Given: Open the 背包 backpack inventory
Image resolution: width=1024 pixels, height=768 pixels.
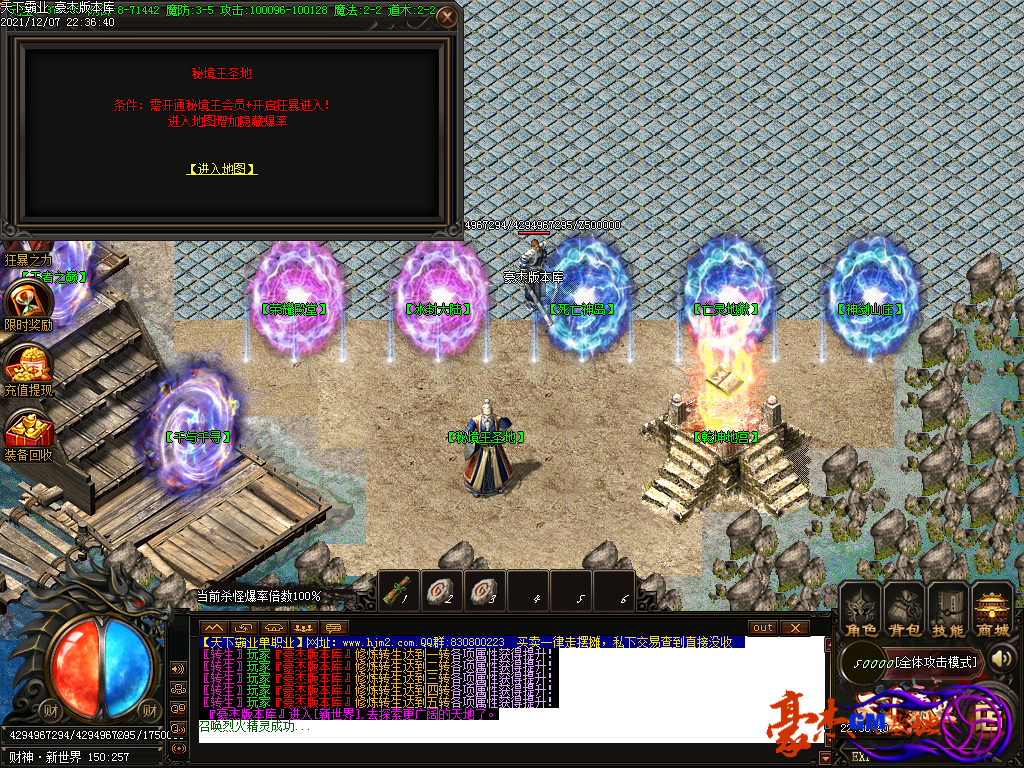Looking at the screenshot, I should [904, 612].
